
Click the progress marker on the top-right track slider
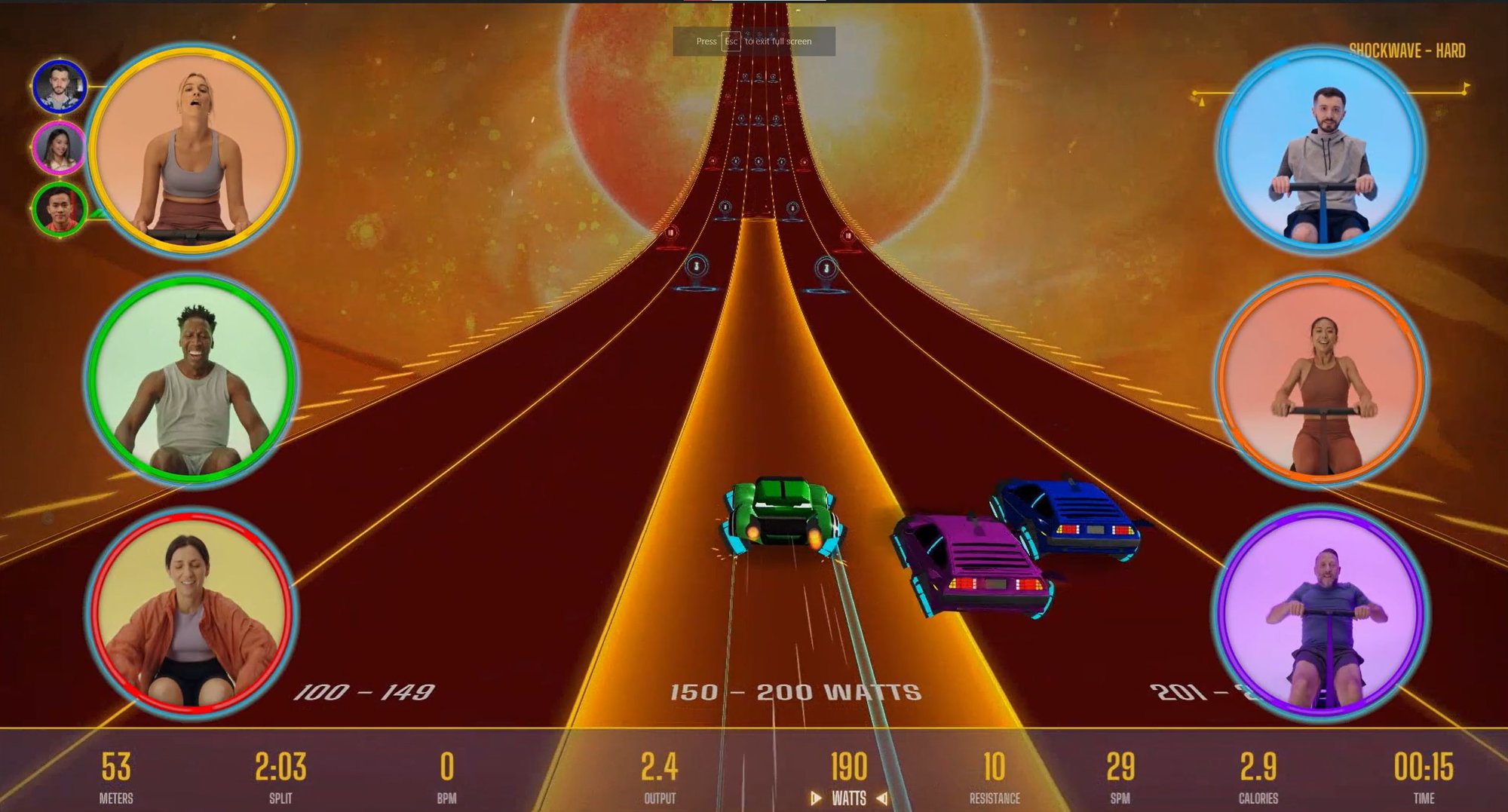click(1464, 93)
